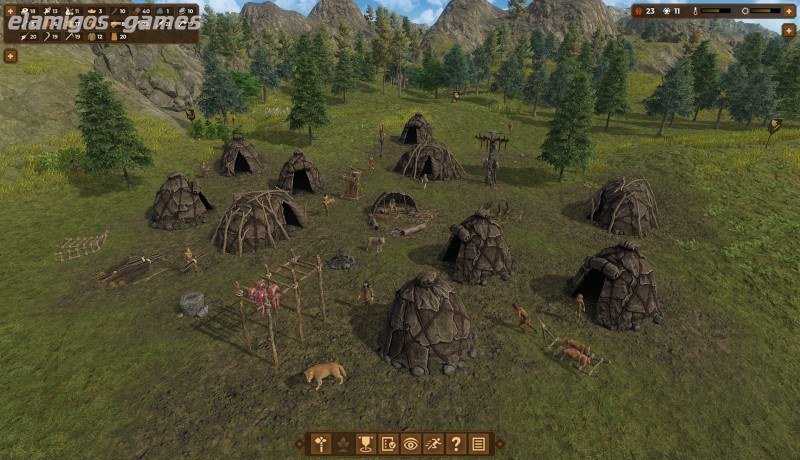Show the checklist tasks panel
Image resolution: width=800 pixels, height=460 pixels.
[388, 444]
